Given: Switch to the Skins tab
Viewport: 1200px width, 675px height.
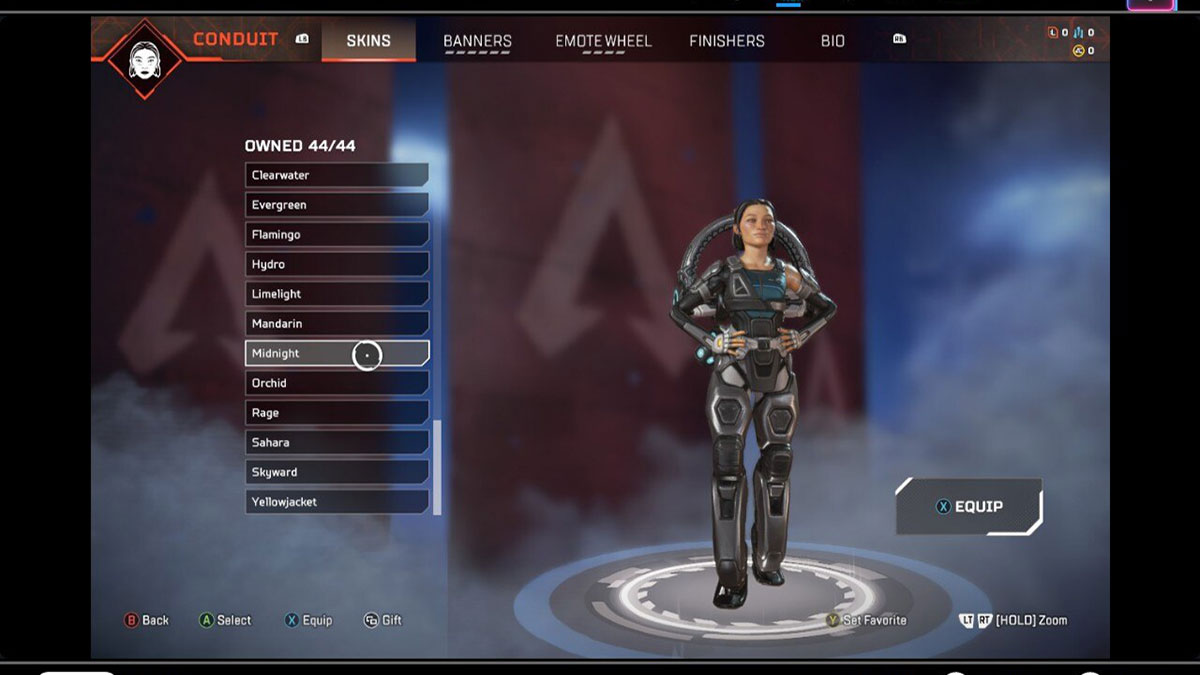Looking at the screenshot, I should pos(368,41).
